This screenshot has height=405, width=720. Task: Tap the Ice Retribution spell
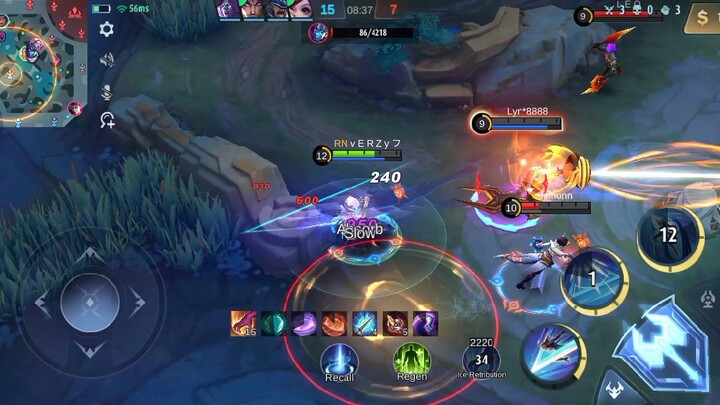point(482,359)
